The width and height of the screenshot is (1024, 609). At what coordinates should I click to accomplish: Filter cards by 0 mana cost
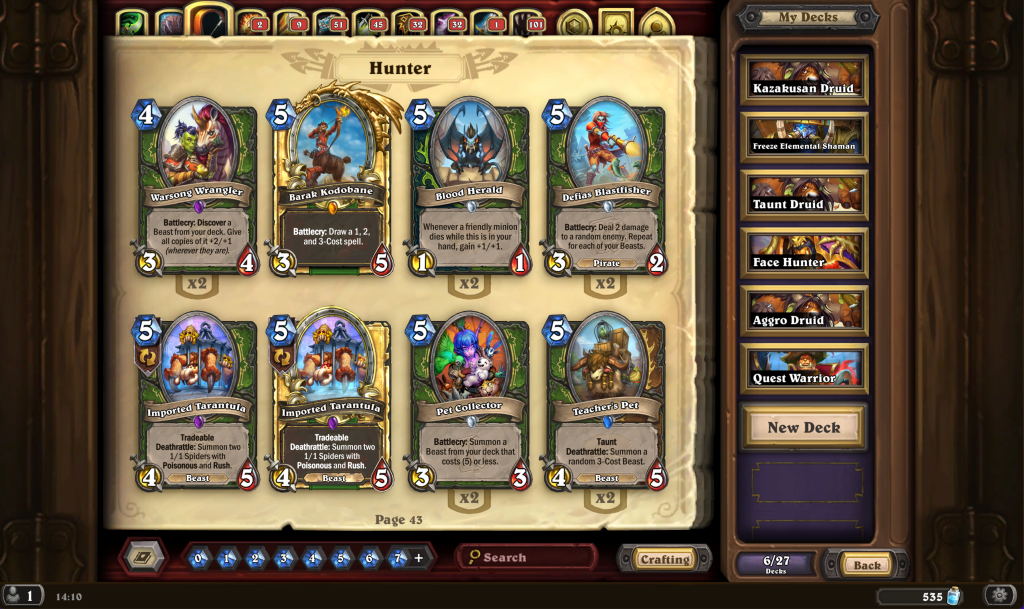(x=199, y=558)
